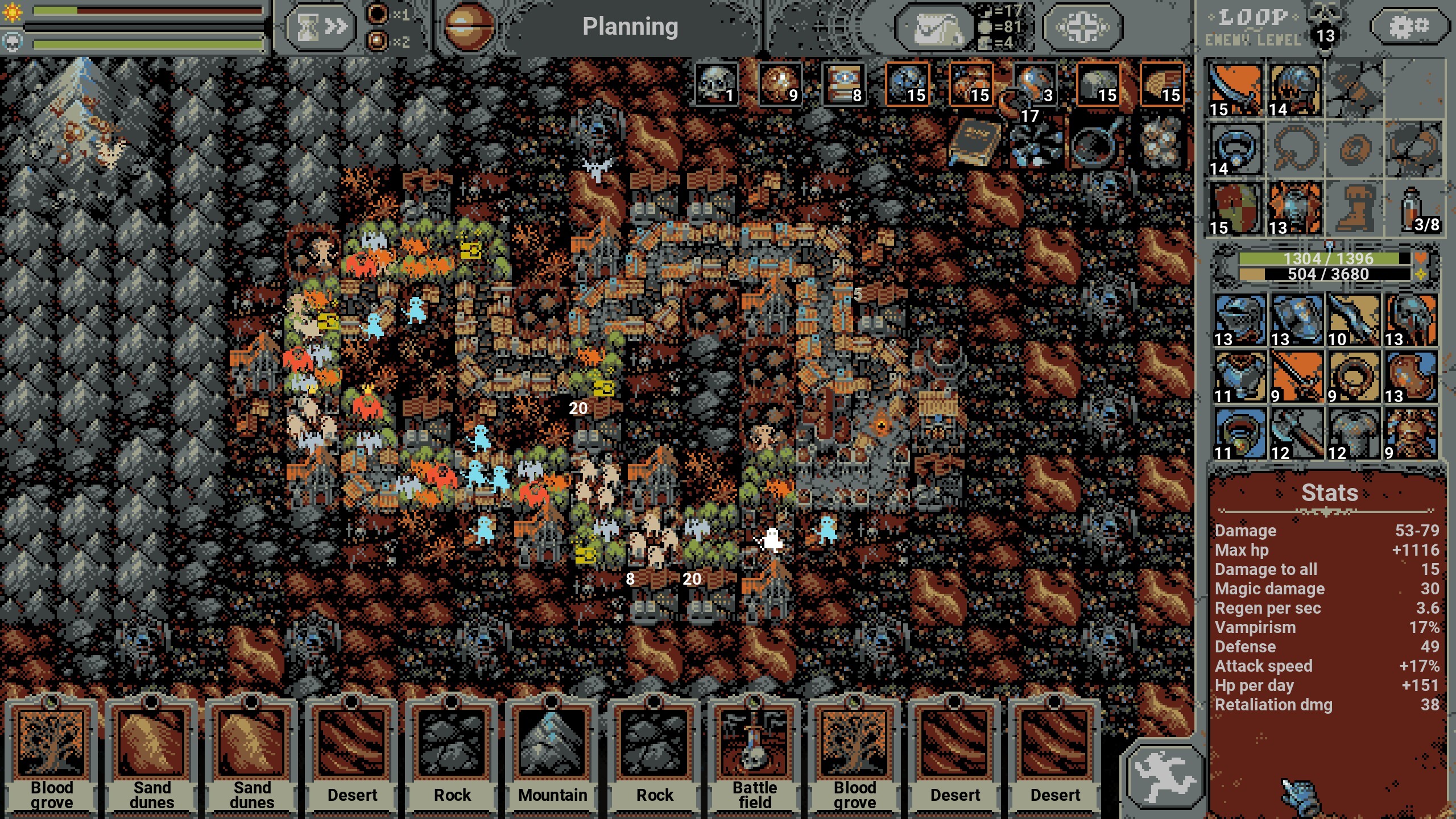Pick the level 10 spear in inventory

click(1353, 320)
